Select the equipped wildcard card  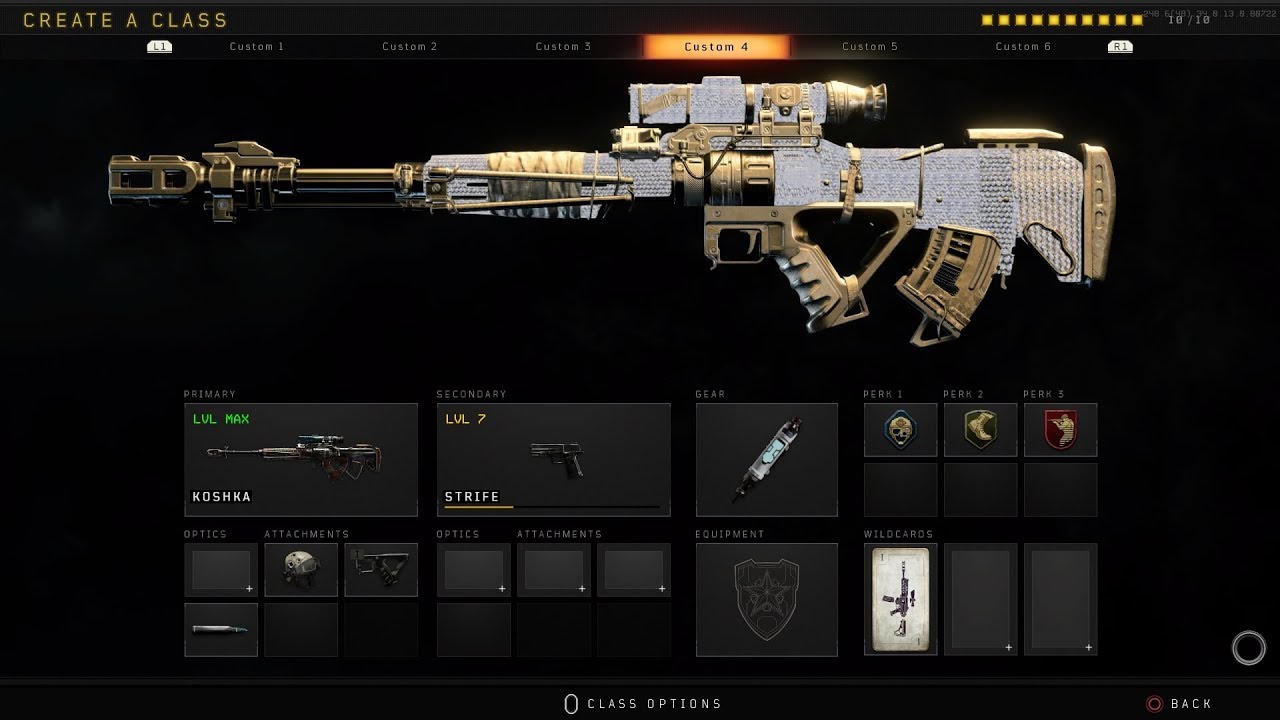[x=900, y=600]
